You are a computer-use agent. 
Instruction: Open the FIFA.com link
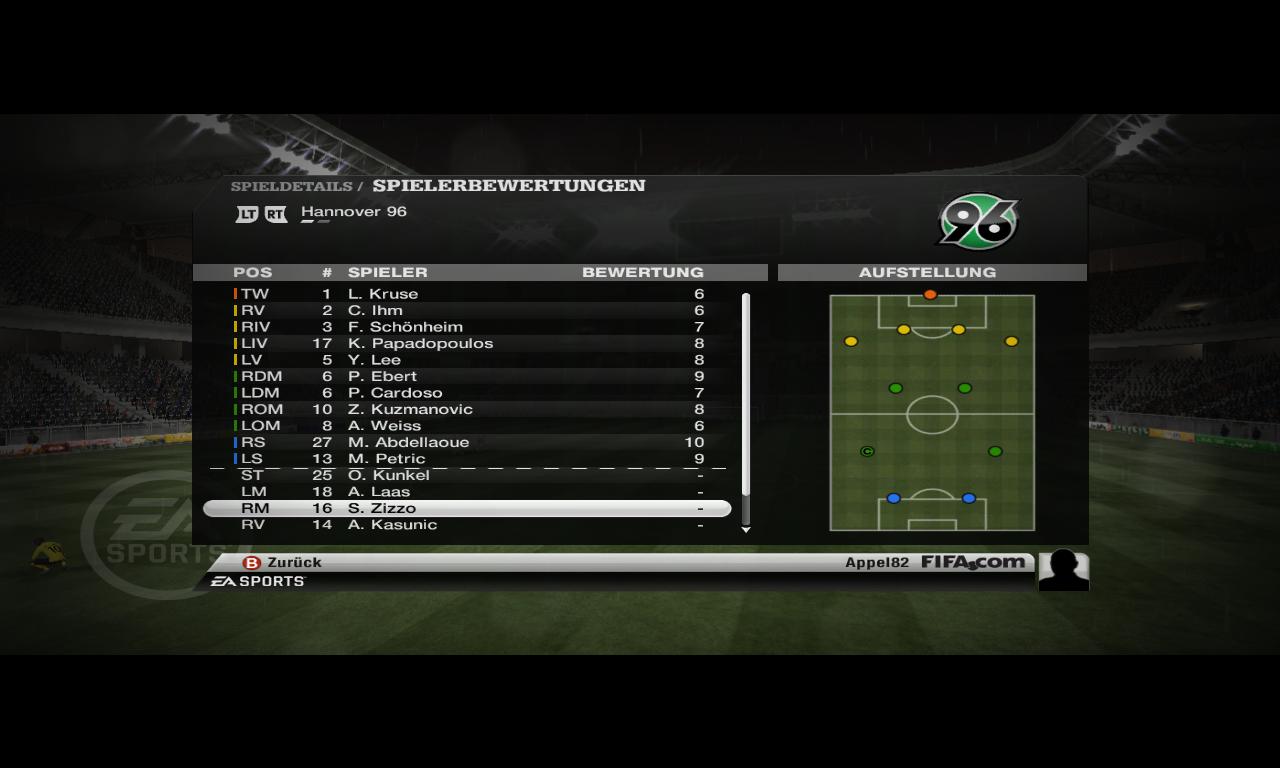click(973, 562)
